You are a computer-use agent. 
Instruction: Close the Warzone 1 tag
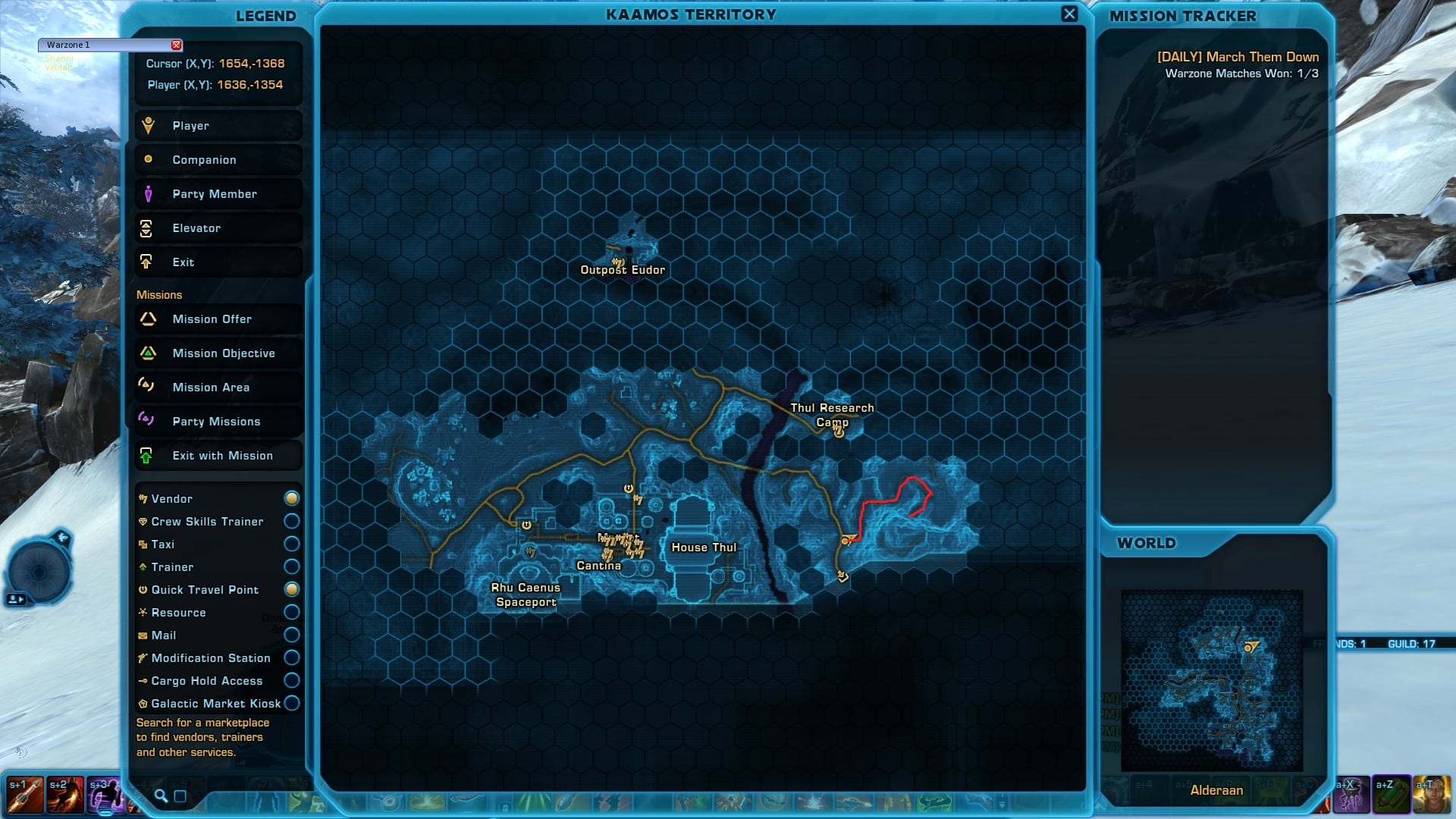pos(177,45)
